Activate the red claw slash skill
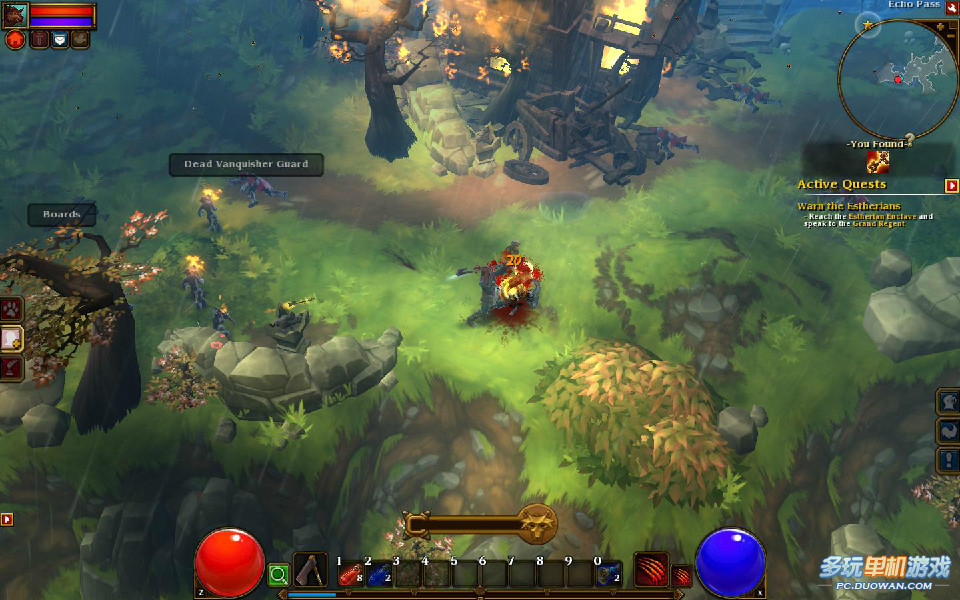The height and width of the screenshot is (600, 960). [x=651, y=569]
